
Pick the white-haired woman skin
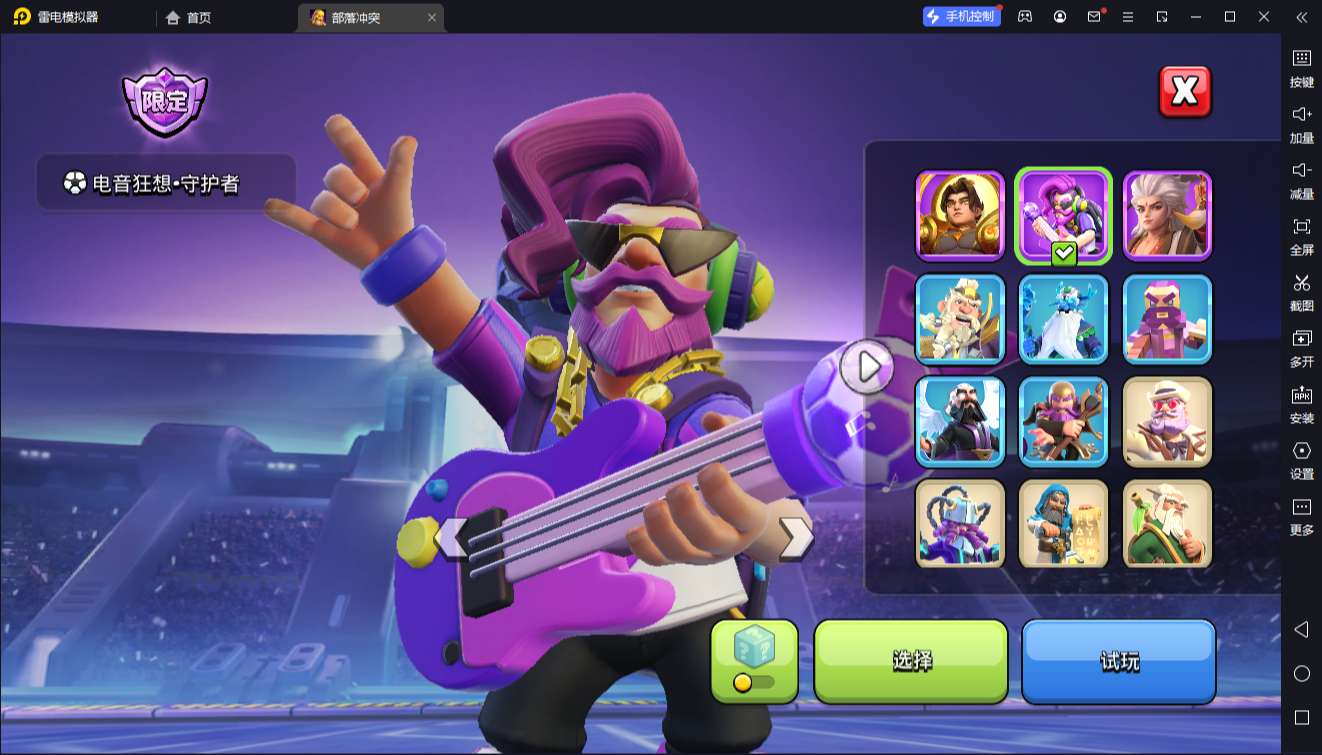coord(1168,215)
